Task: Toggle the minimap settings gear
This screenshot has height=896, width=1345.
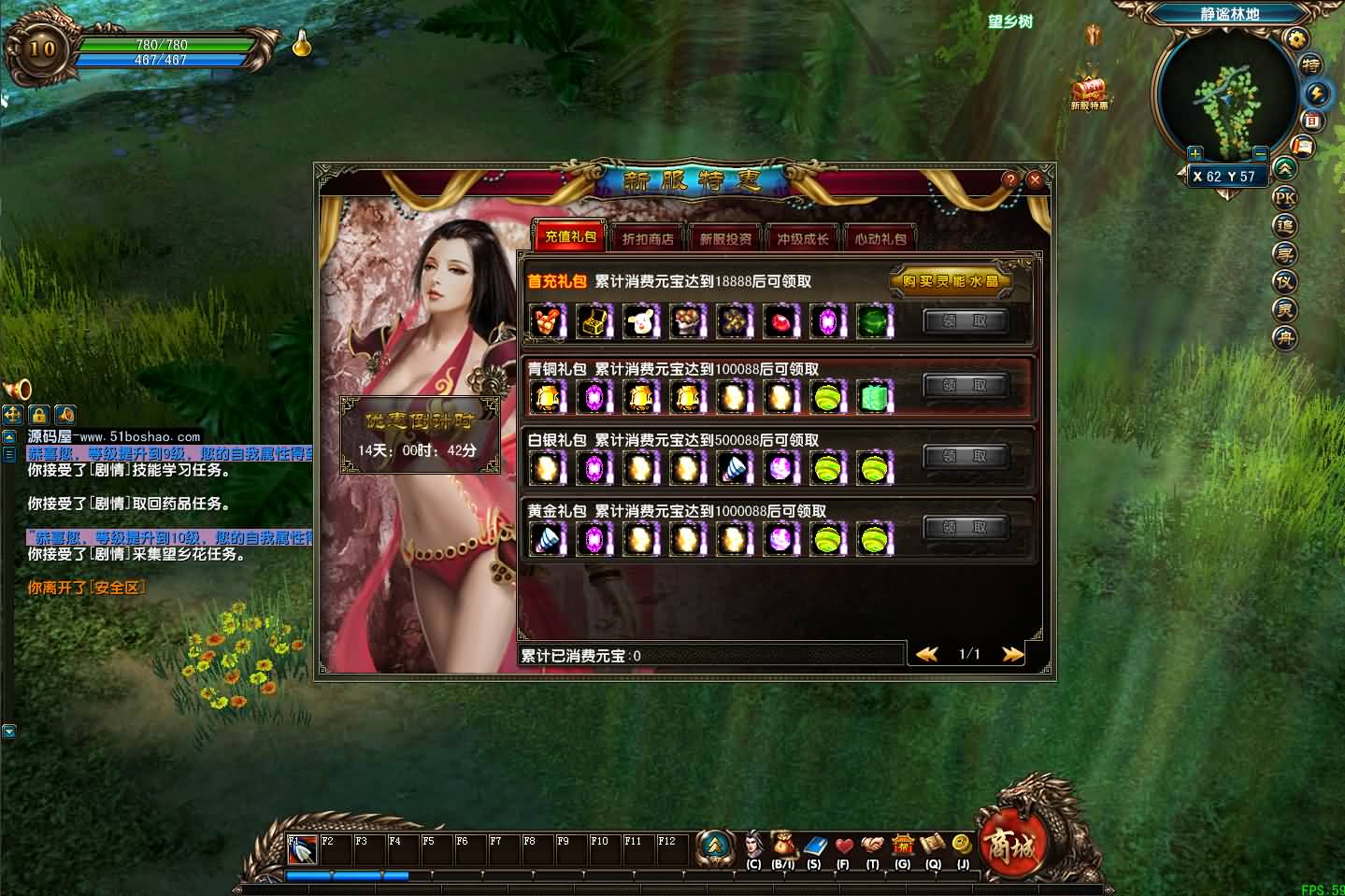Action: (1297, 39)
